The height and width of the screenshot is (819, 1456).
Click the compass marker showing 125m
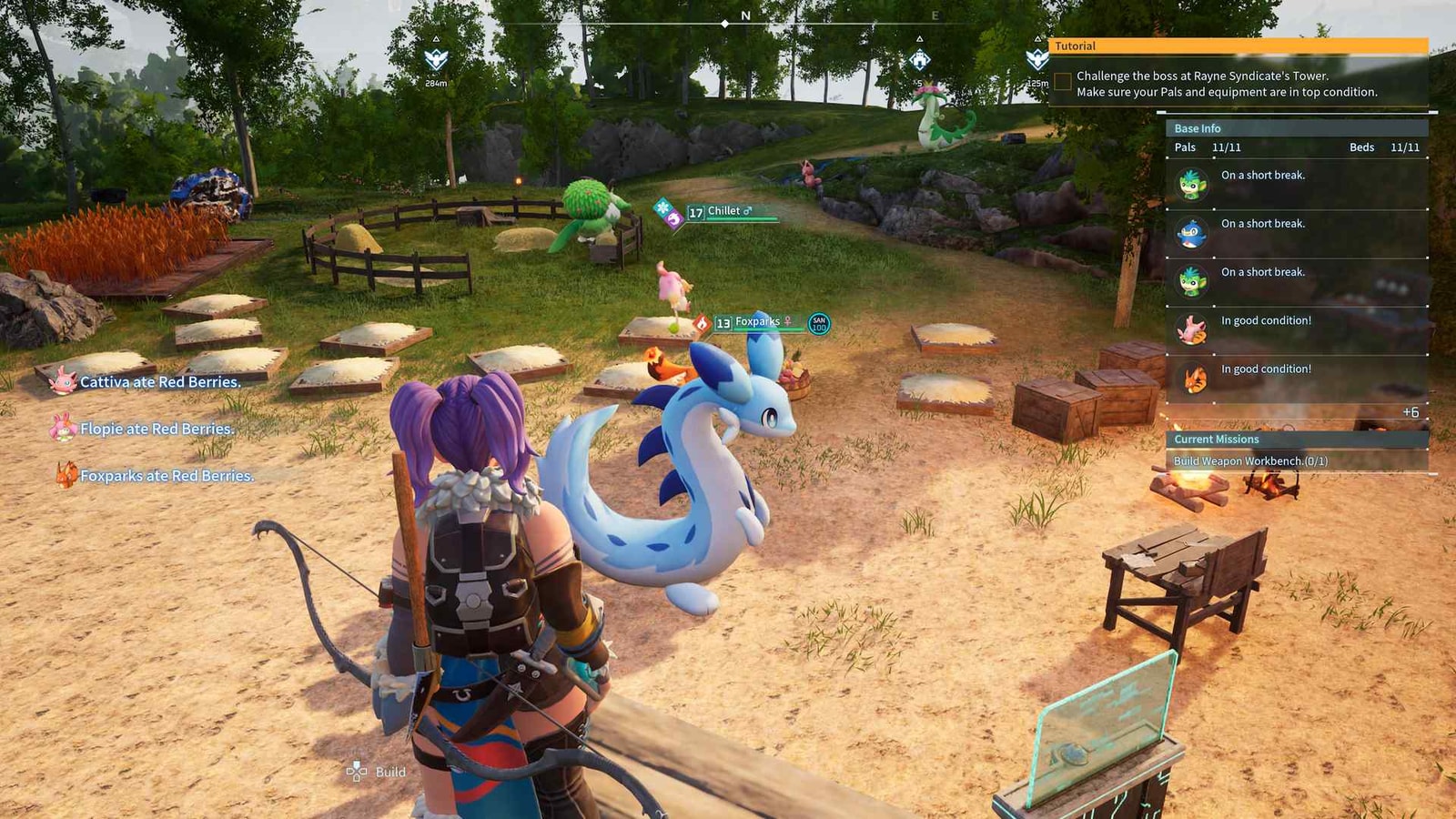pyautogui.click(x=1037, y=60)
